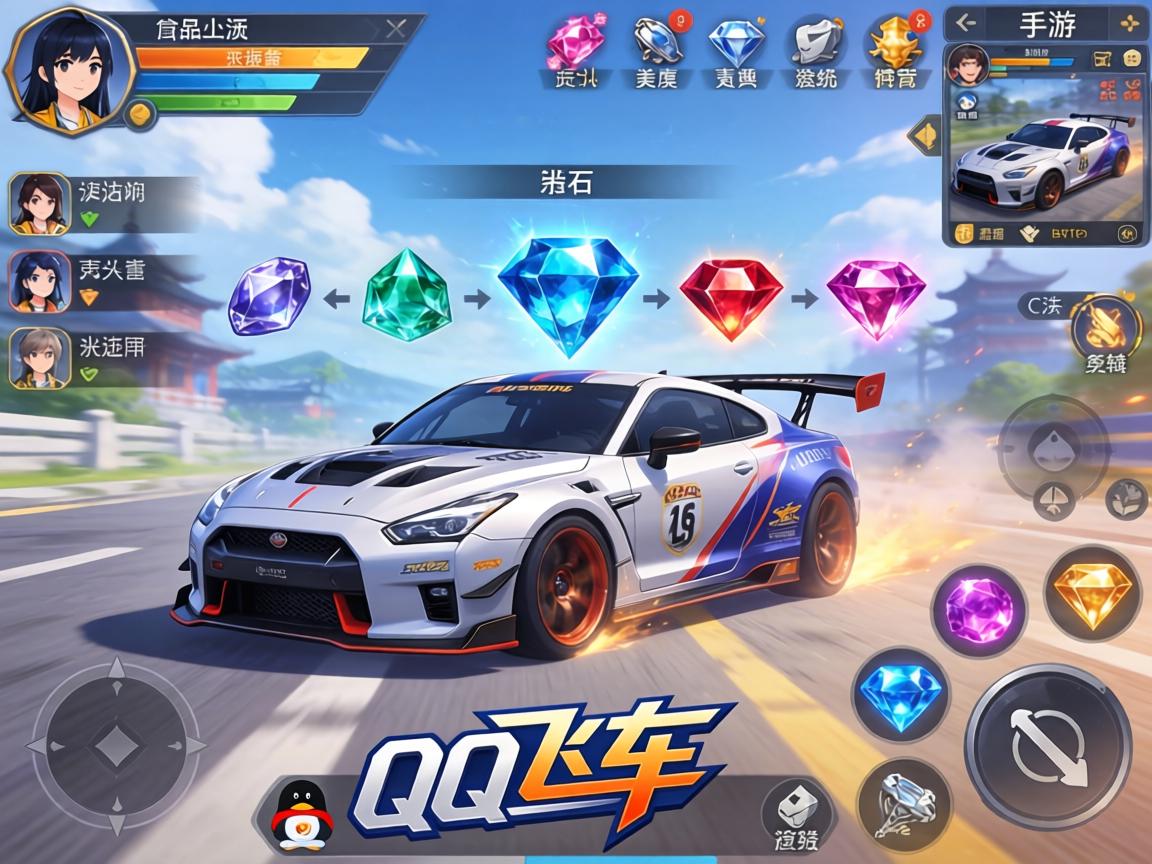Activate the purple gem skill button
Viewport: 1152px width, 864px height.
pos(978,610)
